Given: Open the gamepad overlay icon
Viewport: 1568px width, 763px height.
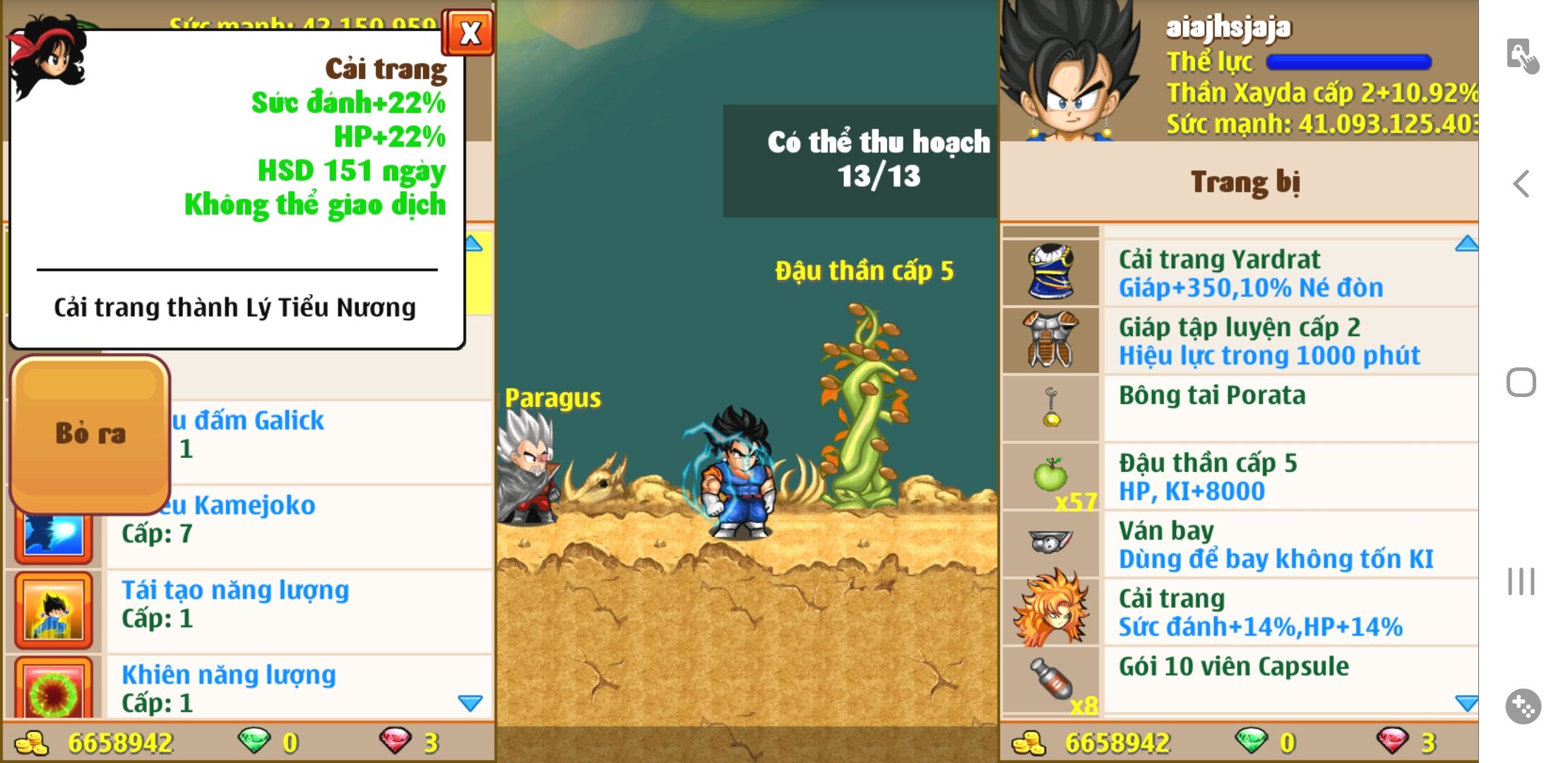Looking at the screenshot, I should click(x=1523, y=706).
